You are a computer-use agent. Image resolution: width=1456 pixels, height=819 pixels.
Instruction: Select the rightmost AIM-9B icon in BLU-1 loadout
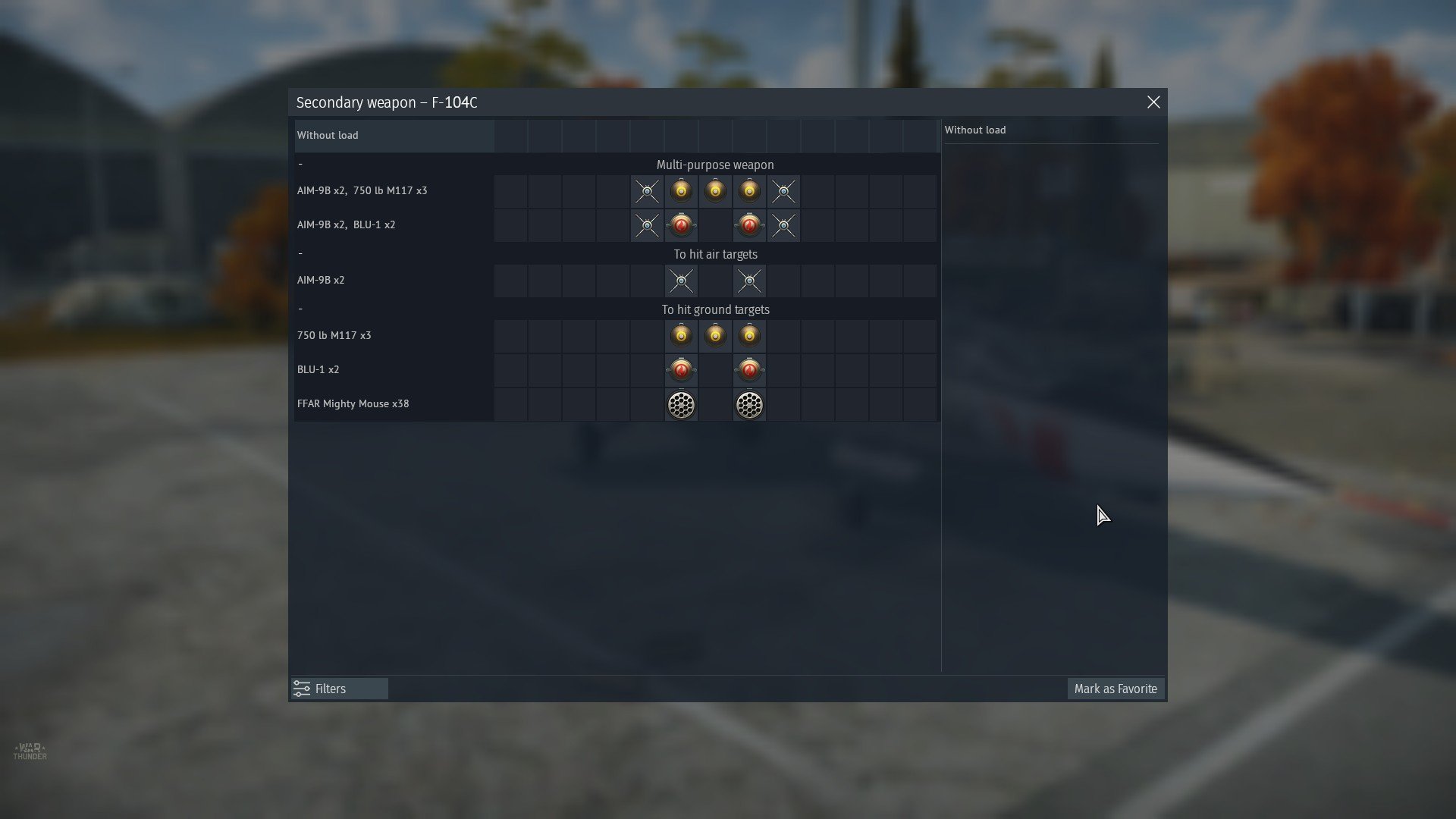point(783,225)
